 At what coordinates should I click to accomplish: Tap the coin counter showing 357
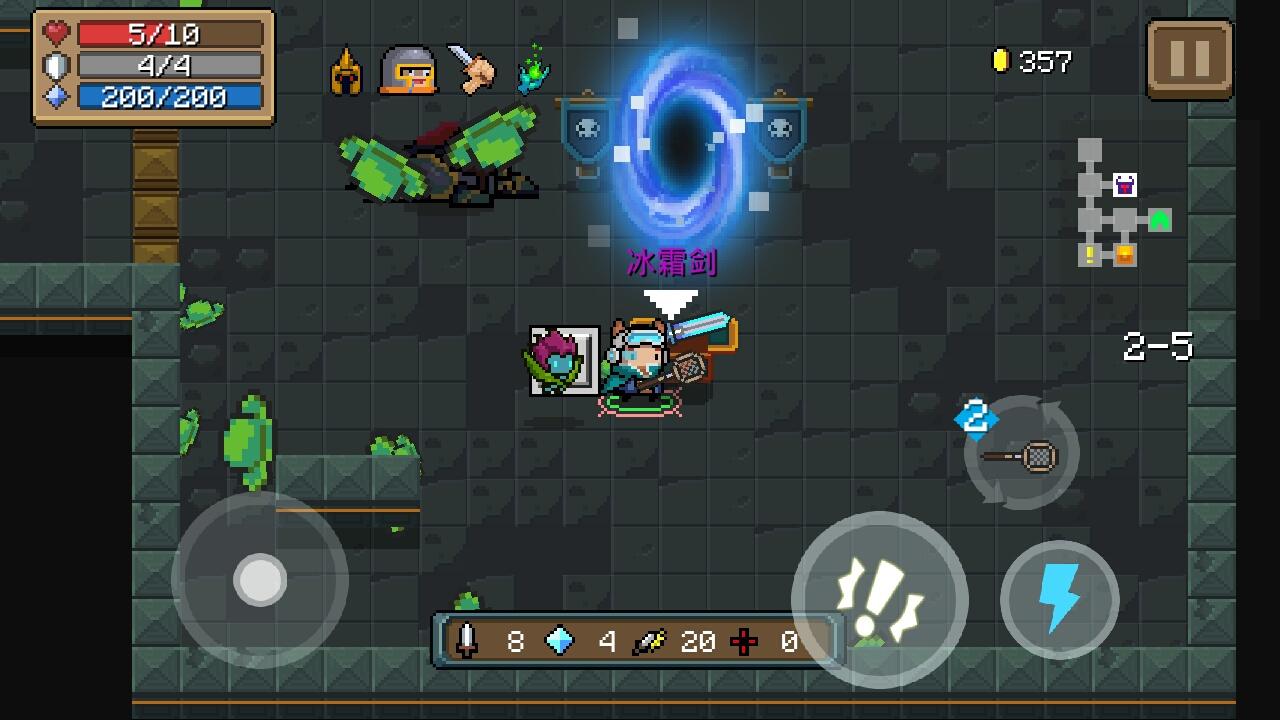[1030, 61]
